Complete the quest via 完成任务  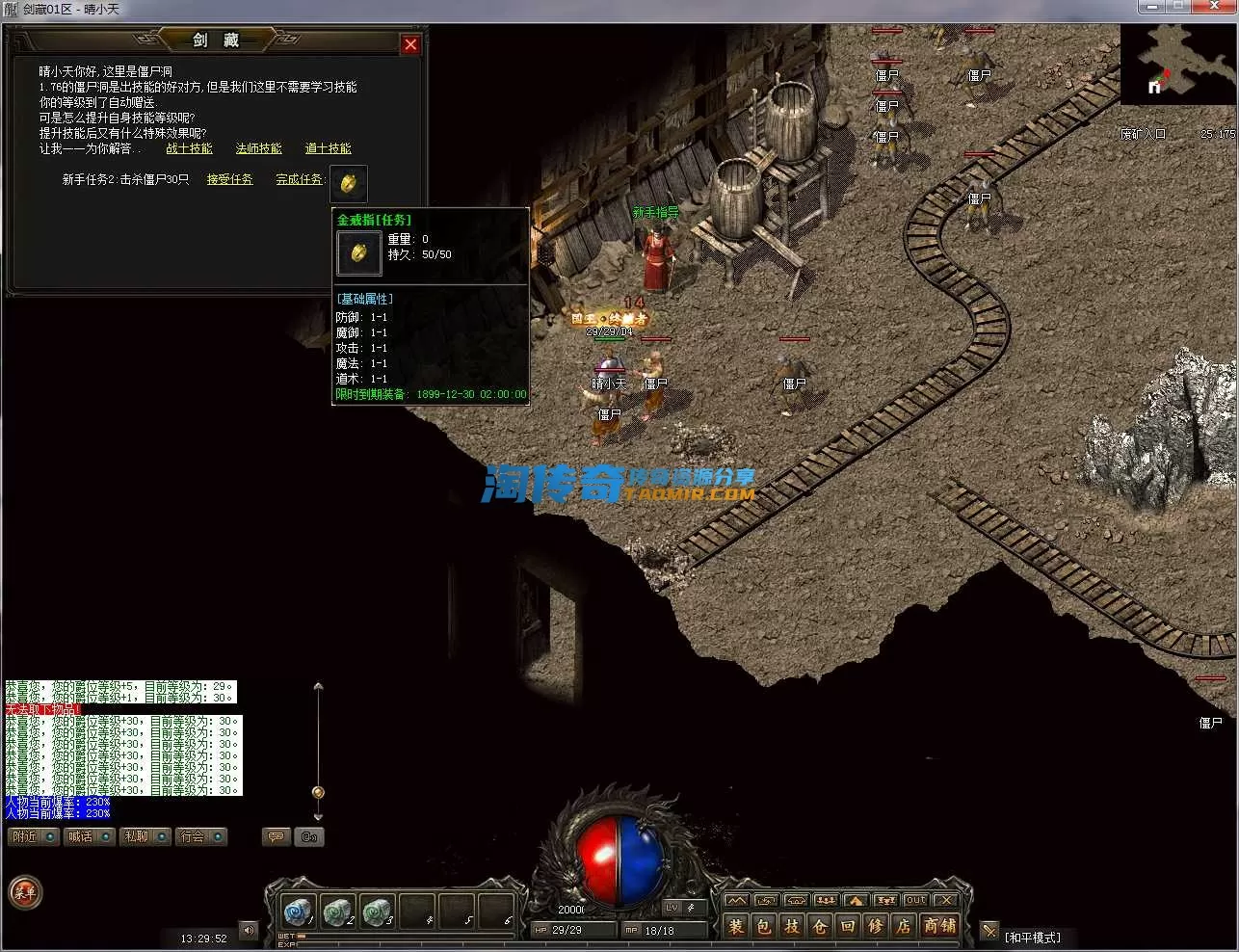pos(299,179)
